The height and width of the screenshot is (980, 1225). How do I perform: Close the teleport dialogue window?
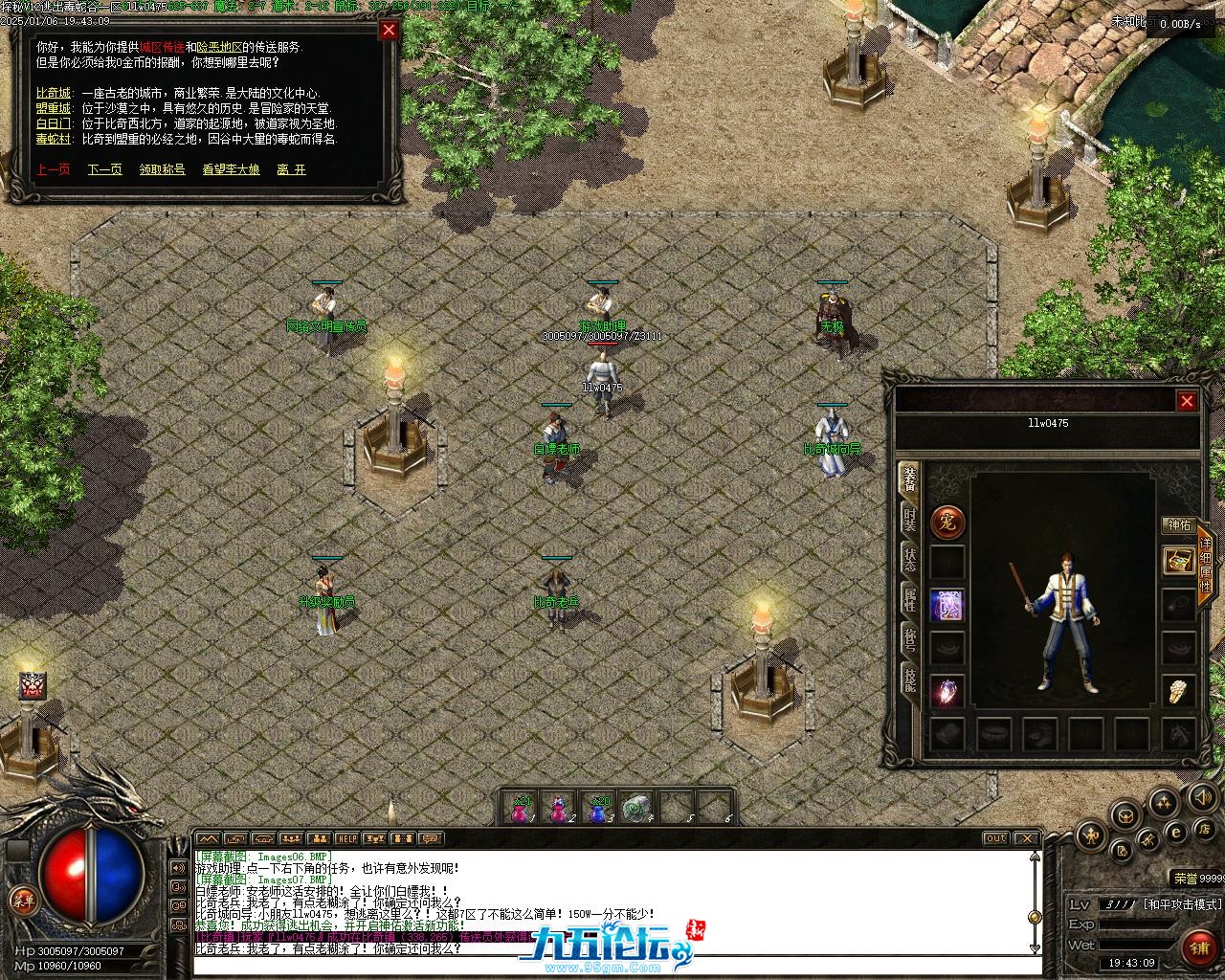coord(389,30)
